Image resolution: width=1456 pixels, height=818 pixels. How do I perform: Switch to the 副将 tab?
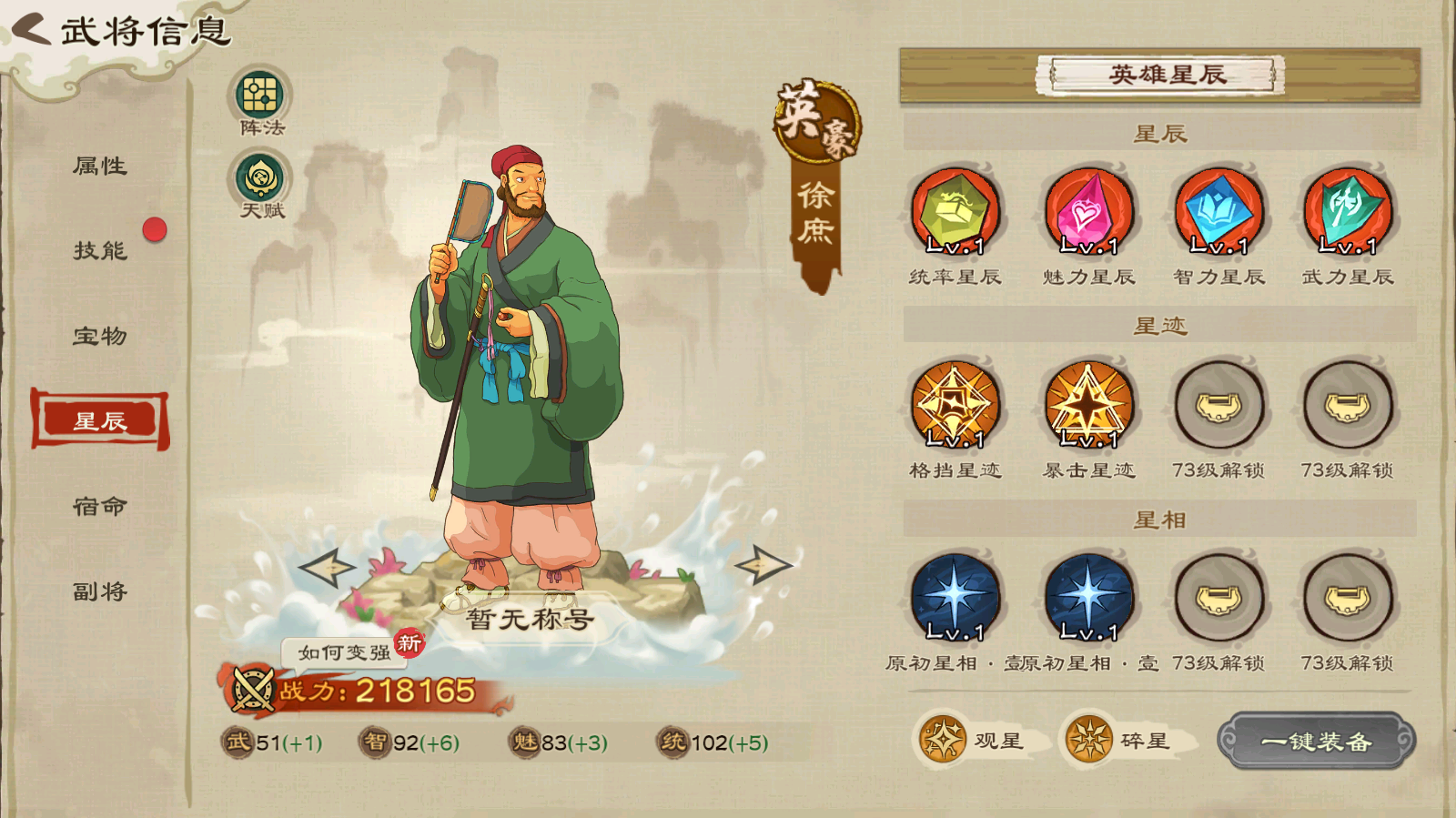coord(100,591)
